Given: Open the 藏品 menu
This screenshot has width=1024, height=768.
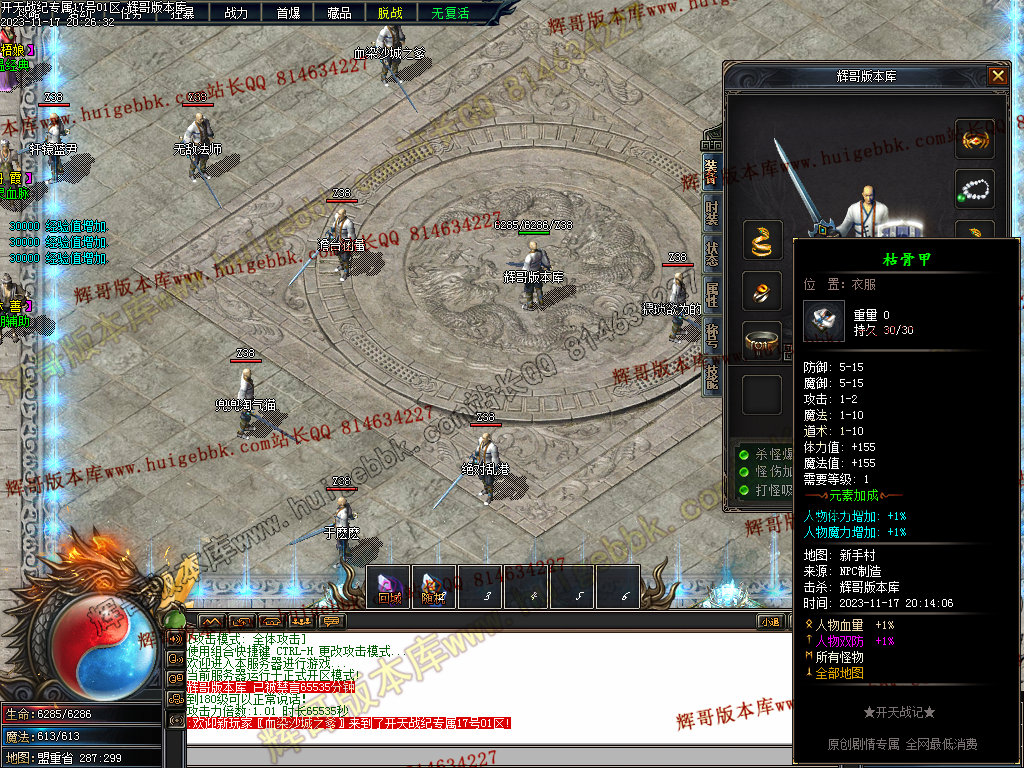Looking at the screenshot, I should coord(339,13).
